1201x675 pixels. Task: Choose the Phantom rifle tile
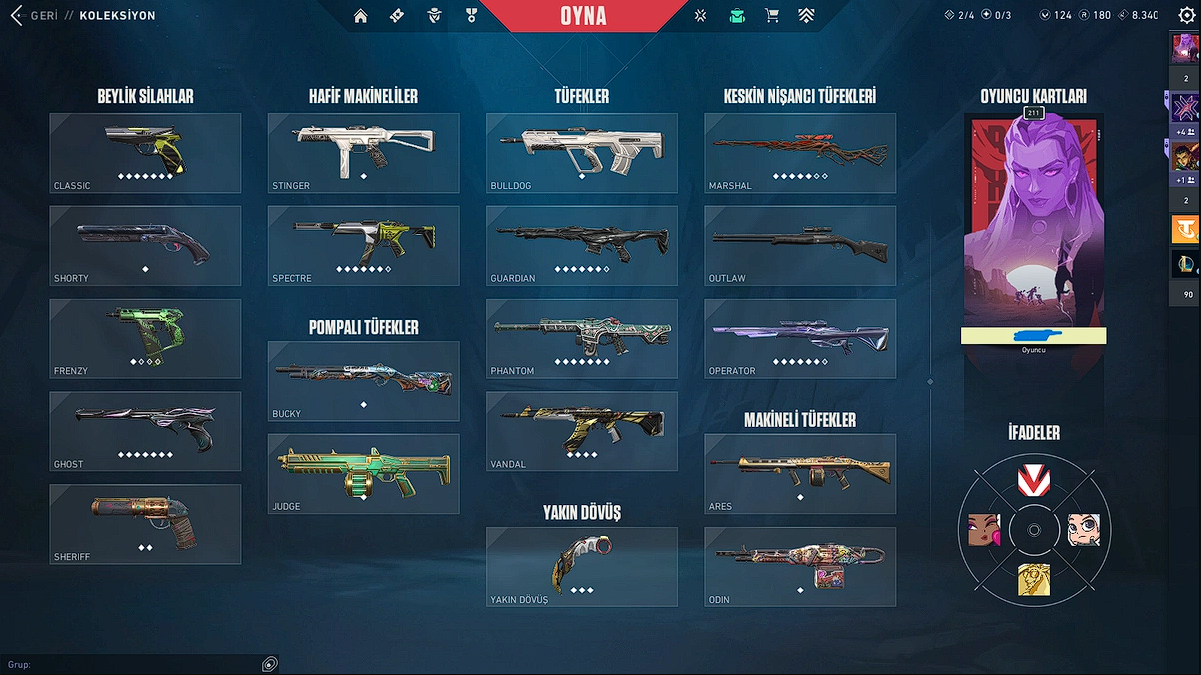pyautogui.click(x=581, y=338)
